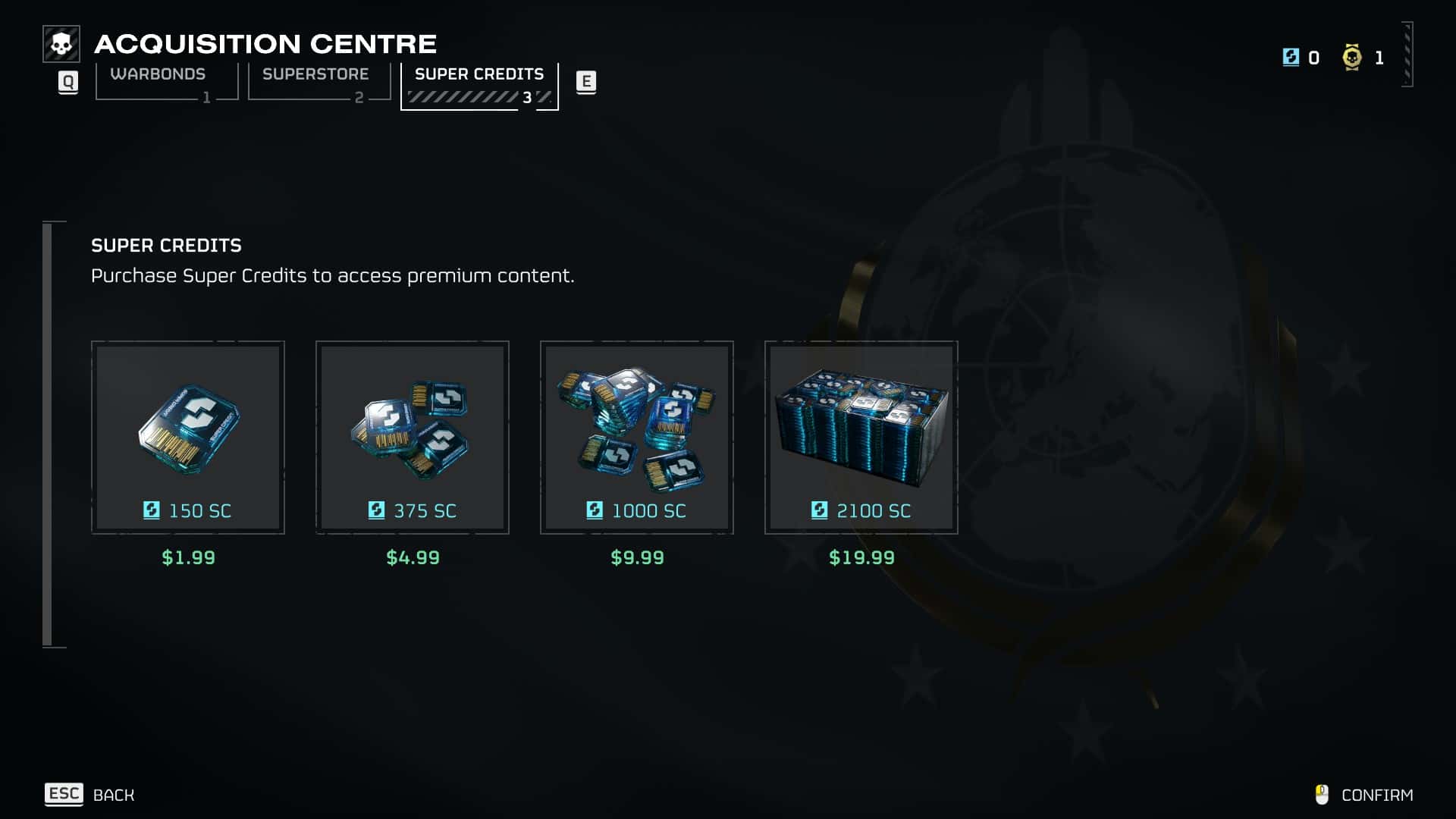The image size is (1456, 819).
Task: Select the Super Credits tab
Action: coord(479,83)
